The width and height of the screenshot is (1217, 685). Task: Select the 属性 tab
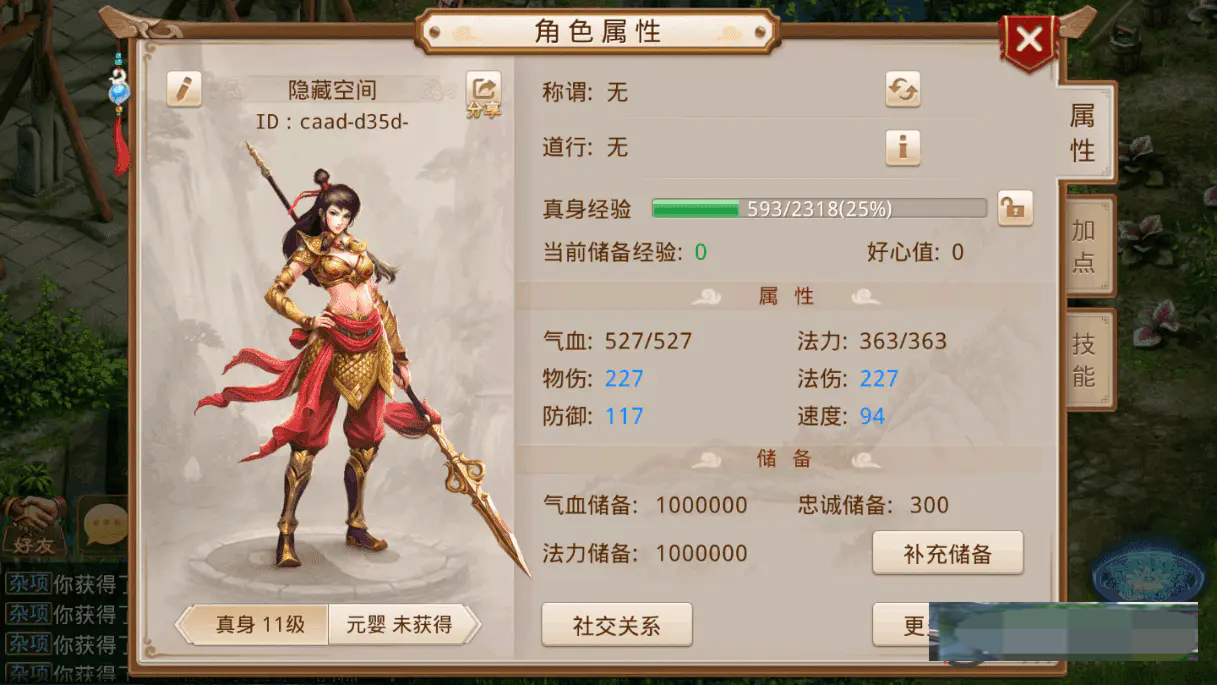pyautogui.click(x=1083, y=132)
